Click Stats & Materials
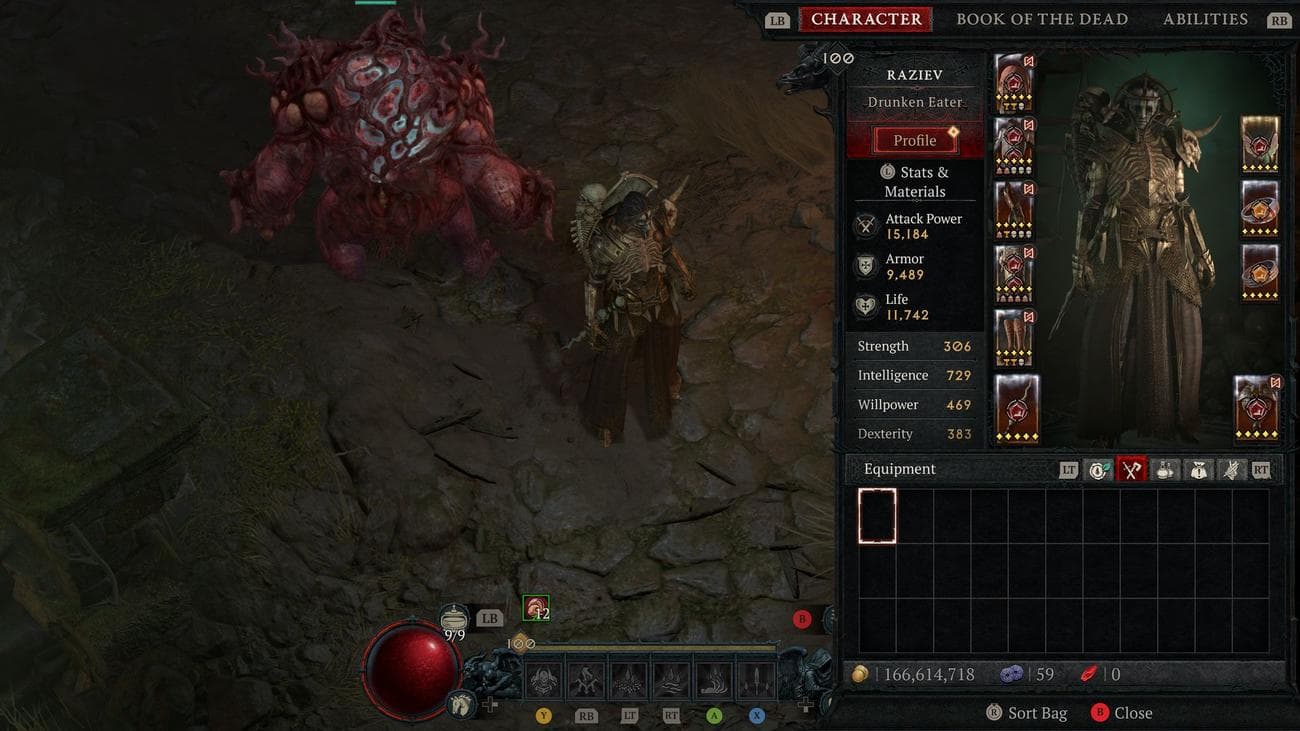Screen dimensions: 1300x731 914,181
